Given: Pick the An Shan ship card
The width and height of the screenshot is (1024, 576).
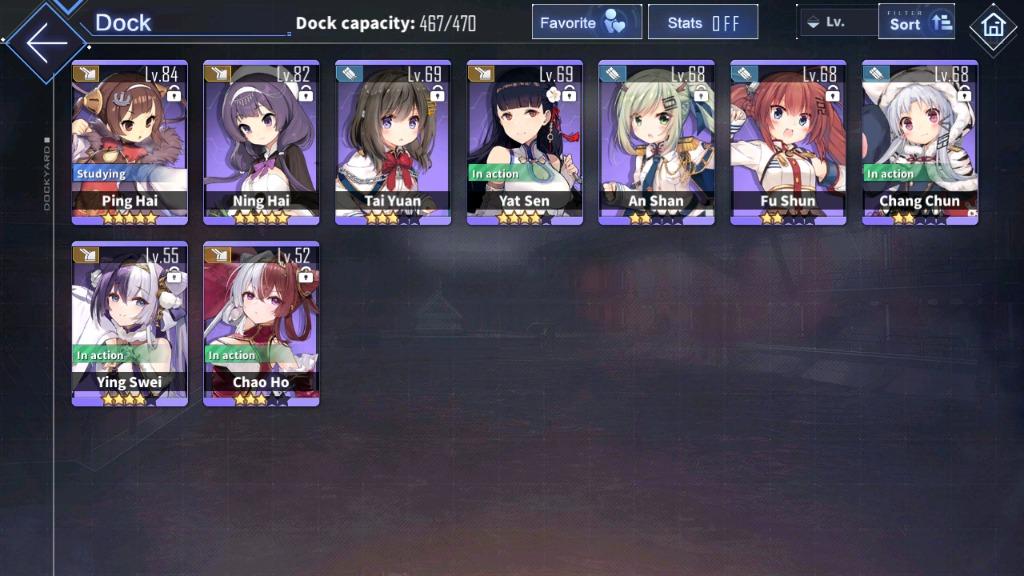Looking at the screenshot, I should [656, 142].
